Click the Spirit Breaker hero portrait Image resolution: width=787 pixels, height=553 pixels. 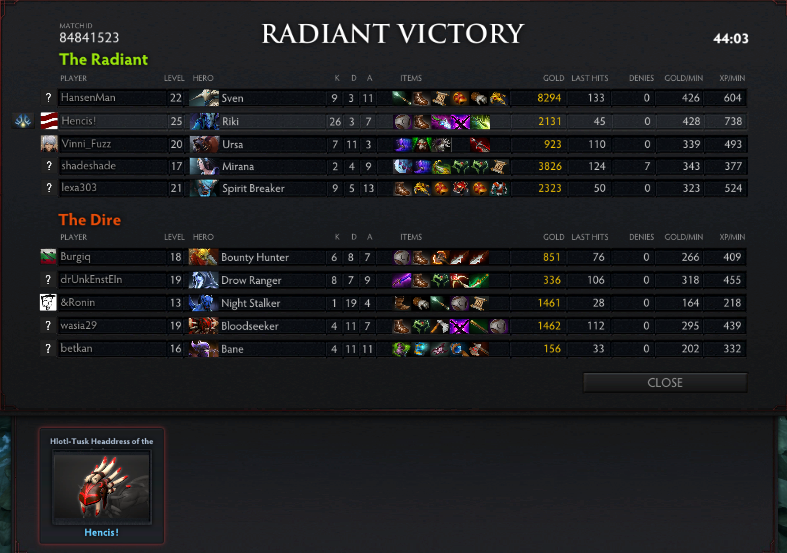204,188
